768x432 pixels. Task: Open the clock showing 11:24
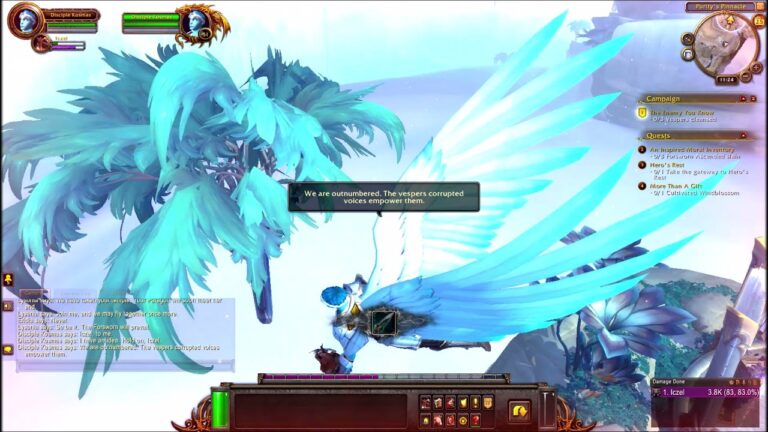coord(726,78)
